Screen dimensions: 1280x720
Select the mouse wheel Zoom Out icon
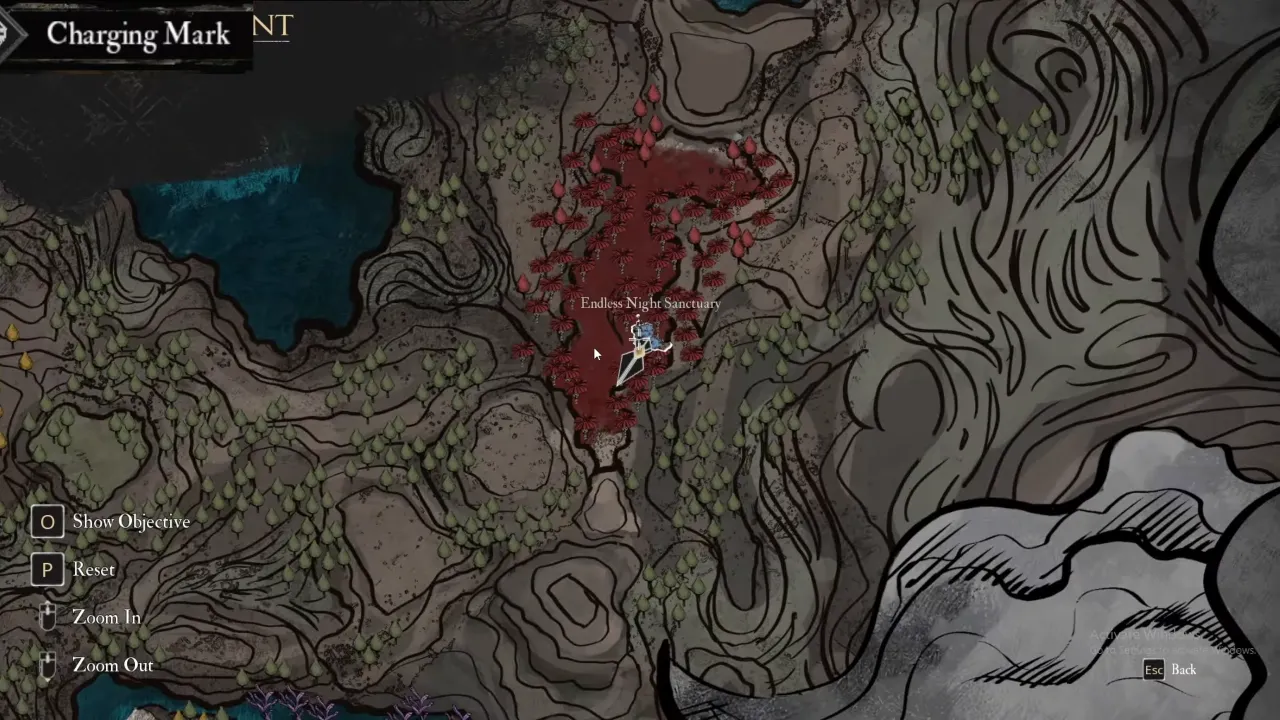point(46,665)
